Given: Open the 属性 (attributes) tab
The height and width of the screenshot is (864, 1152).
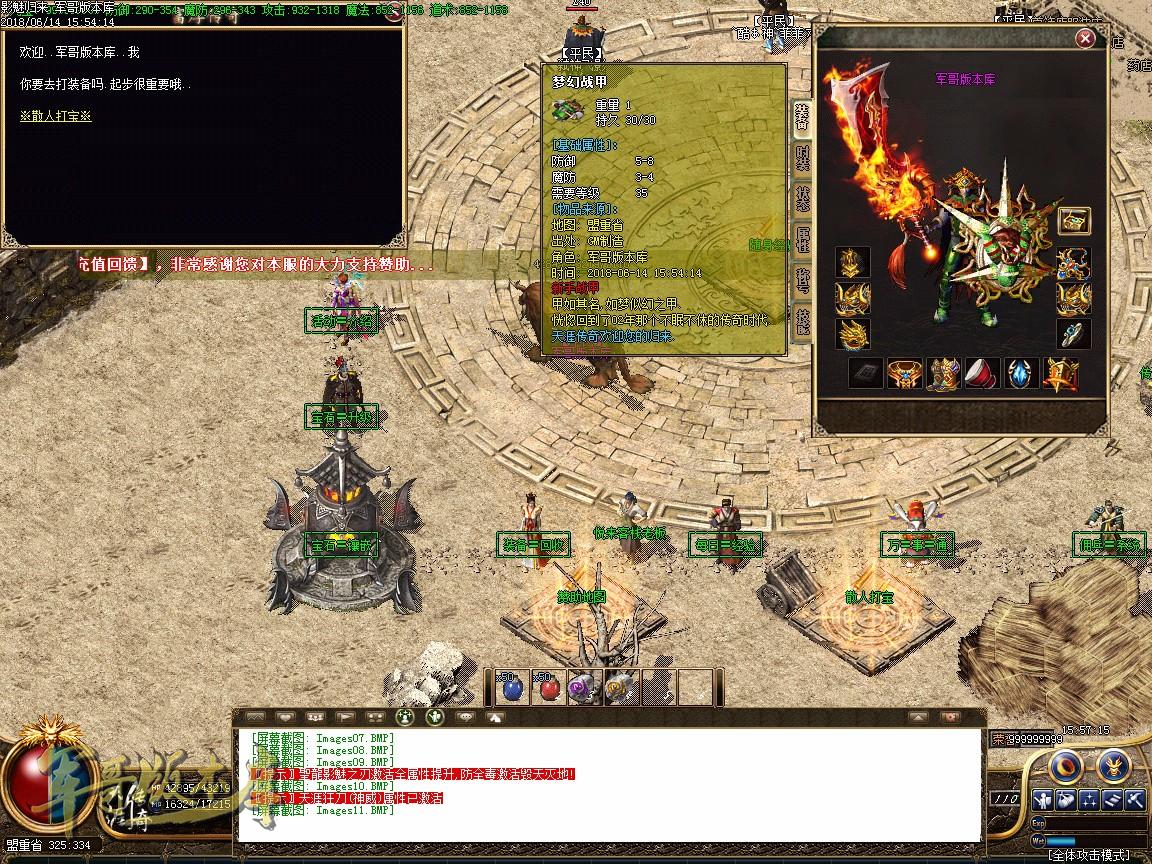Looking at the screenshot, I should (x=802, y=239).
